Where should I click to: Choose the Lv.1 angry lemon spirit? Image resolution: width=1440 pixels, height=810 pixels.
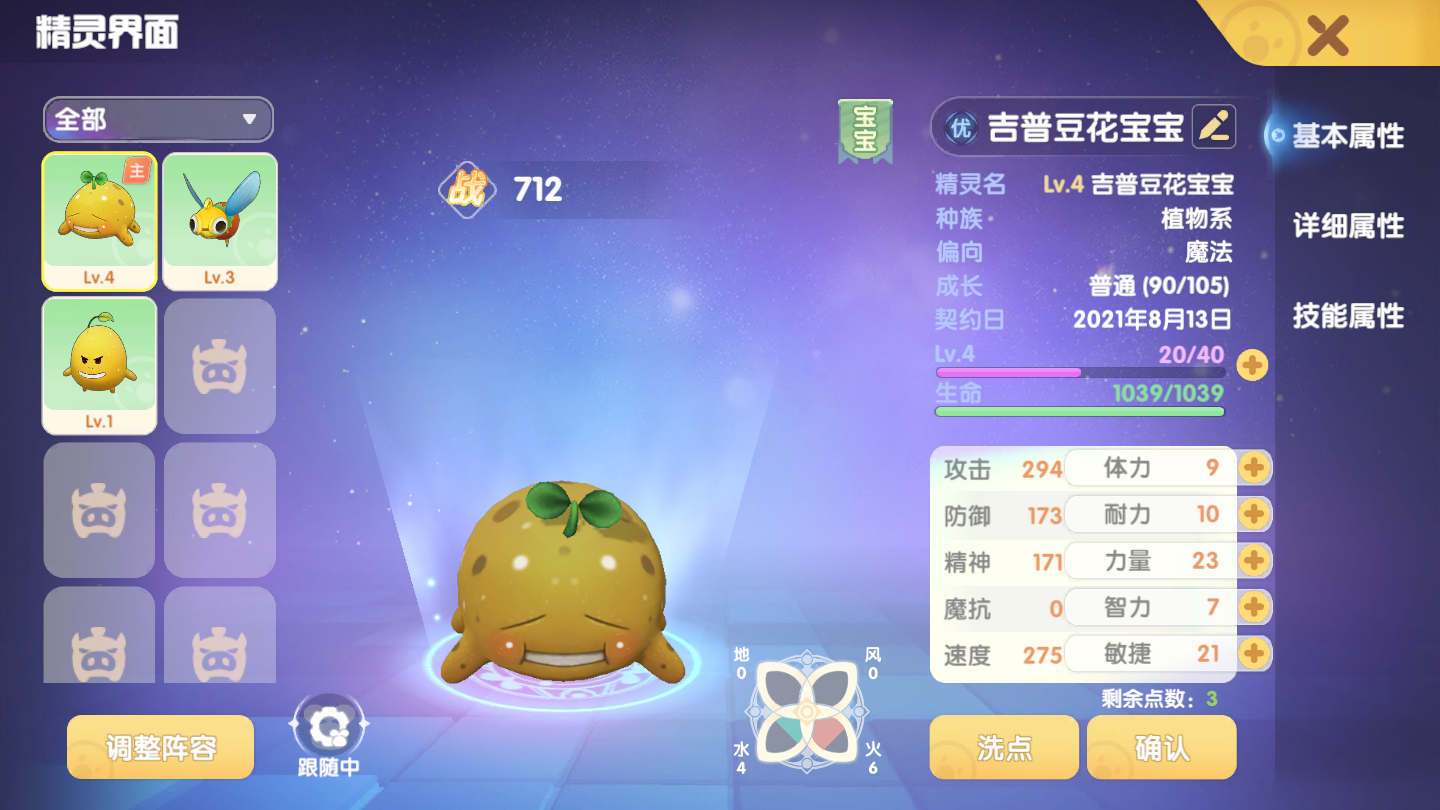(x=99, y=365)
